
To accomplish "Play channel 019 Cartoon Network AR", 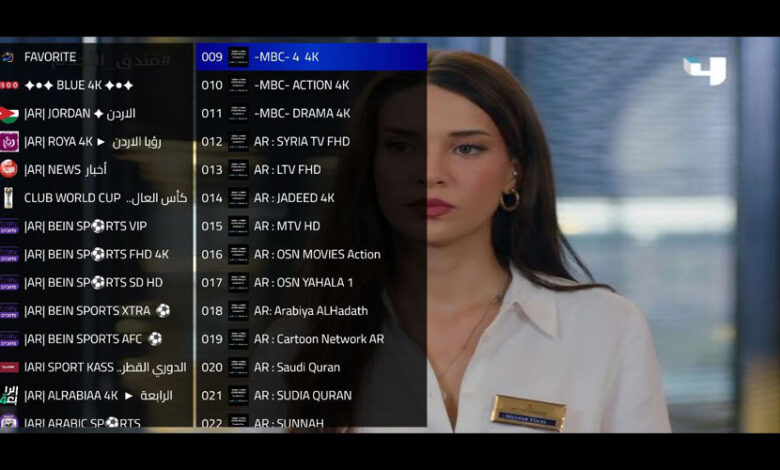I will coord(310,339).
